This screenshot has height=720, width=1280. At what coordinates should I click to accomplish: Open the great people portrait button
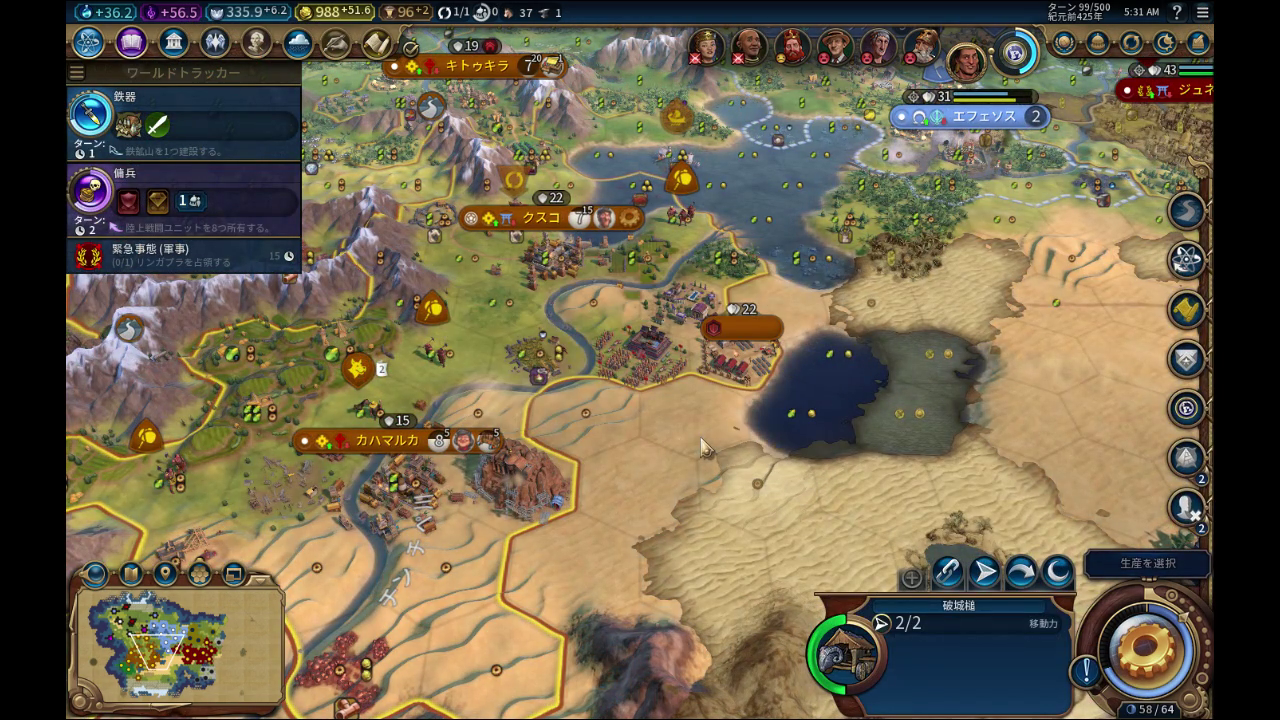257,43
